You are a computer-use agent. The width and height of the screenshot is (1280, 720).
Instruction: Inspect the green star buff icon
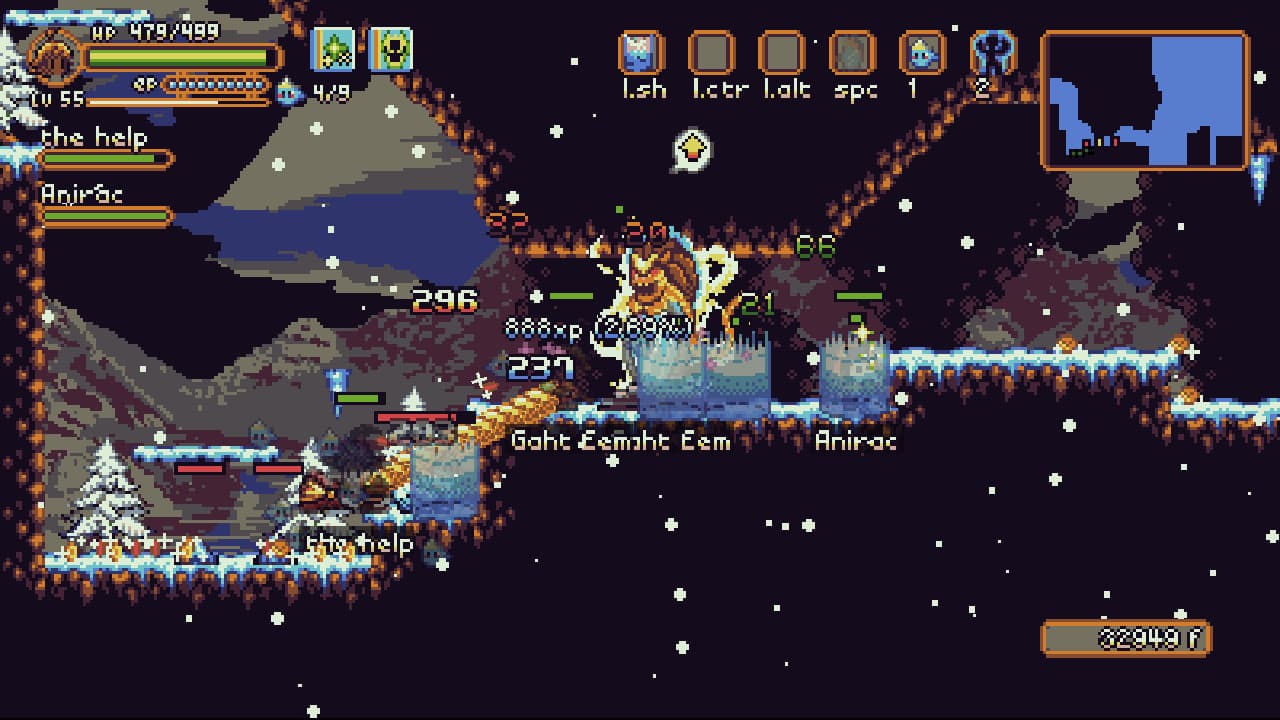coord(334,49)
